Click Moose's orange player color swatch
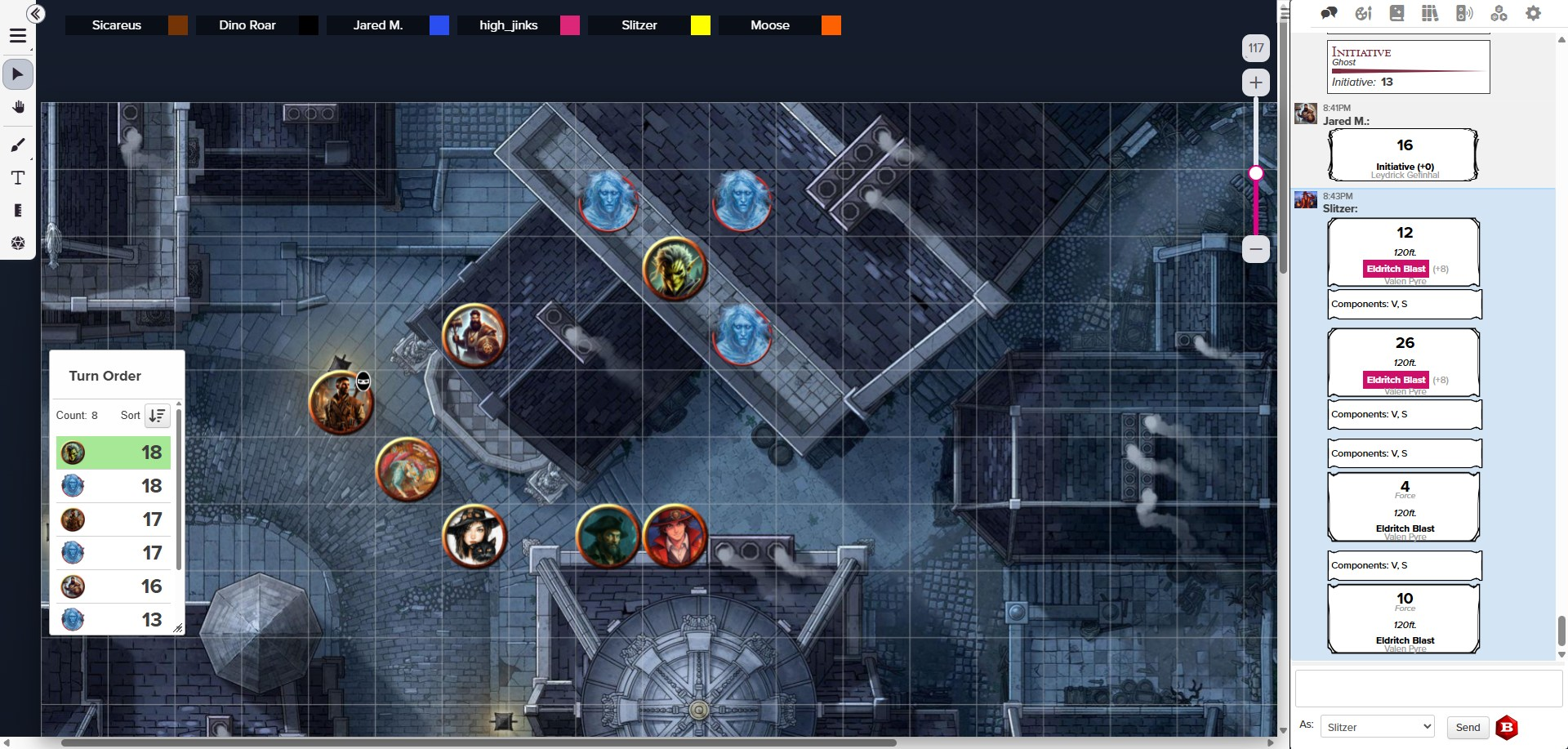 [x=831, y=25]
